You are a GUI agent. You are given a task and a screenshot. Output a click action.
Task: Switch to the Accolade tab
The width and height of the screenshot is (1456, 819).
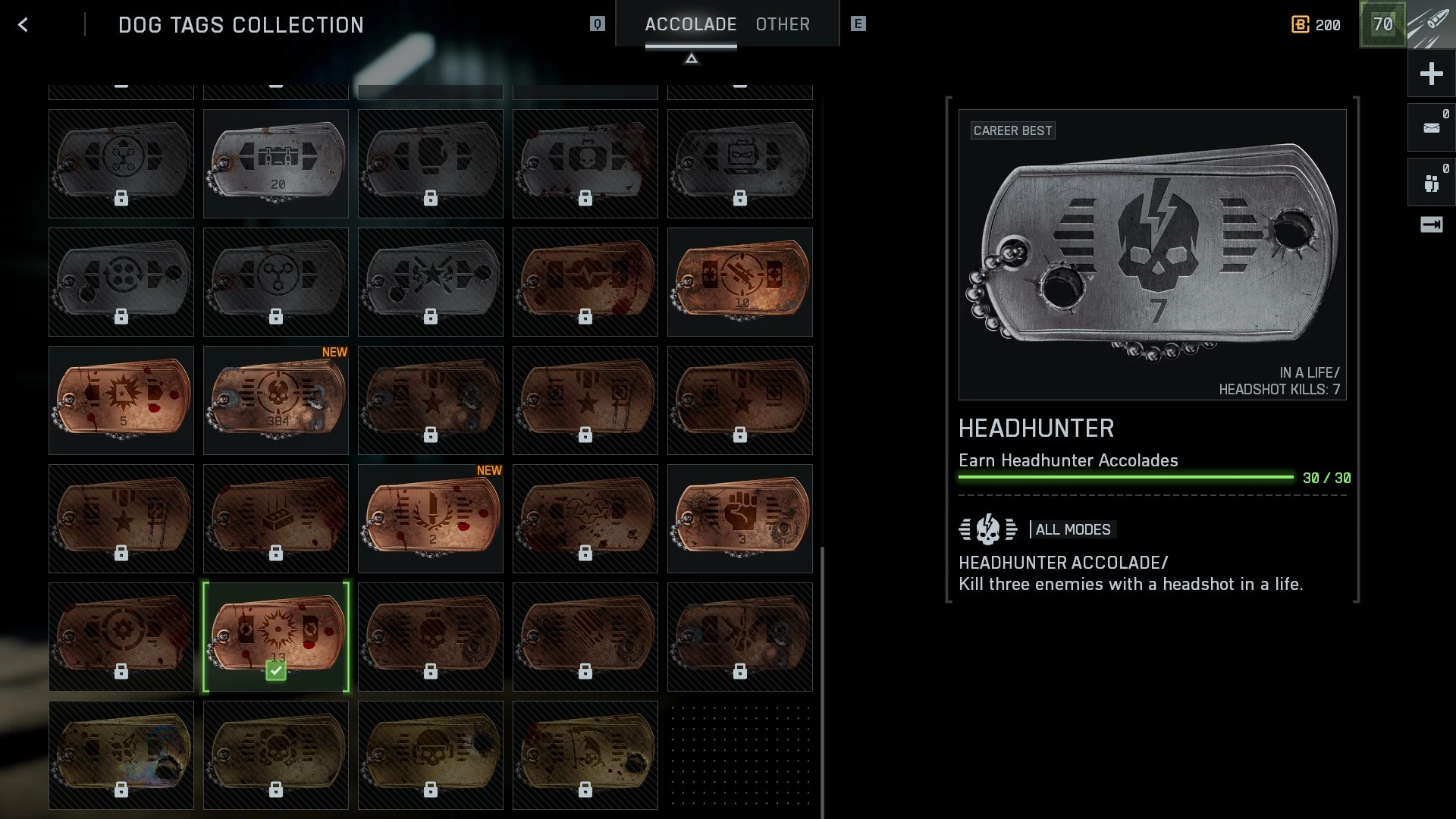[x=690, y=24]
